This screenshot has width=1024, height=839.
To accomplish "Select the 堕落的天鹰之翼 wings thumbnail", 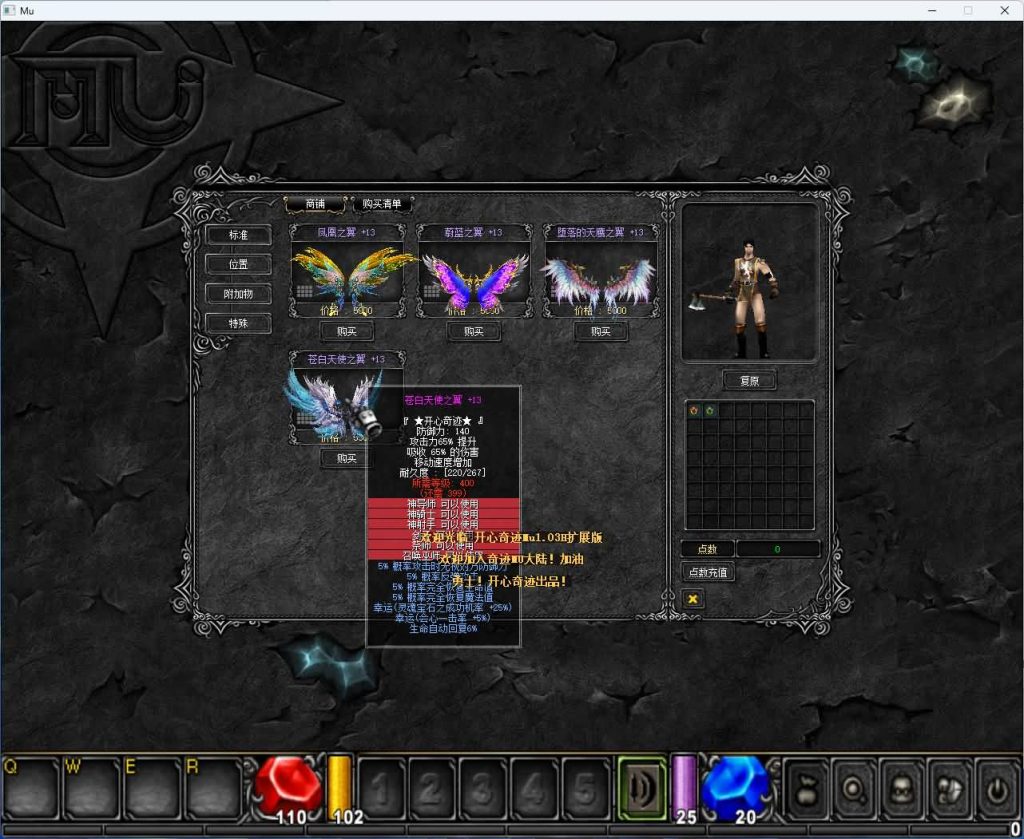I will pyautogui.click(x=600, y=278).
